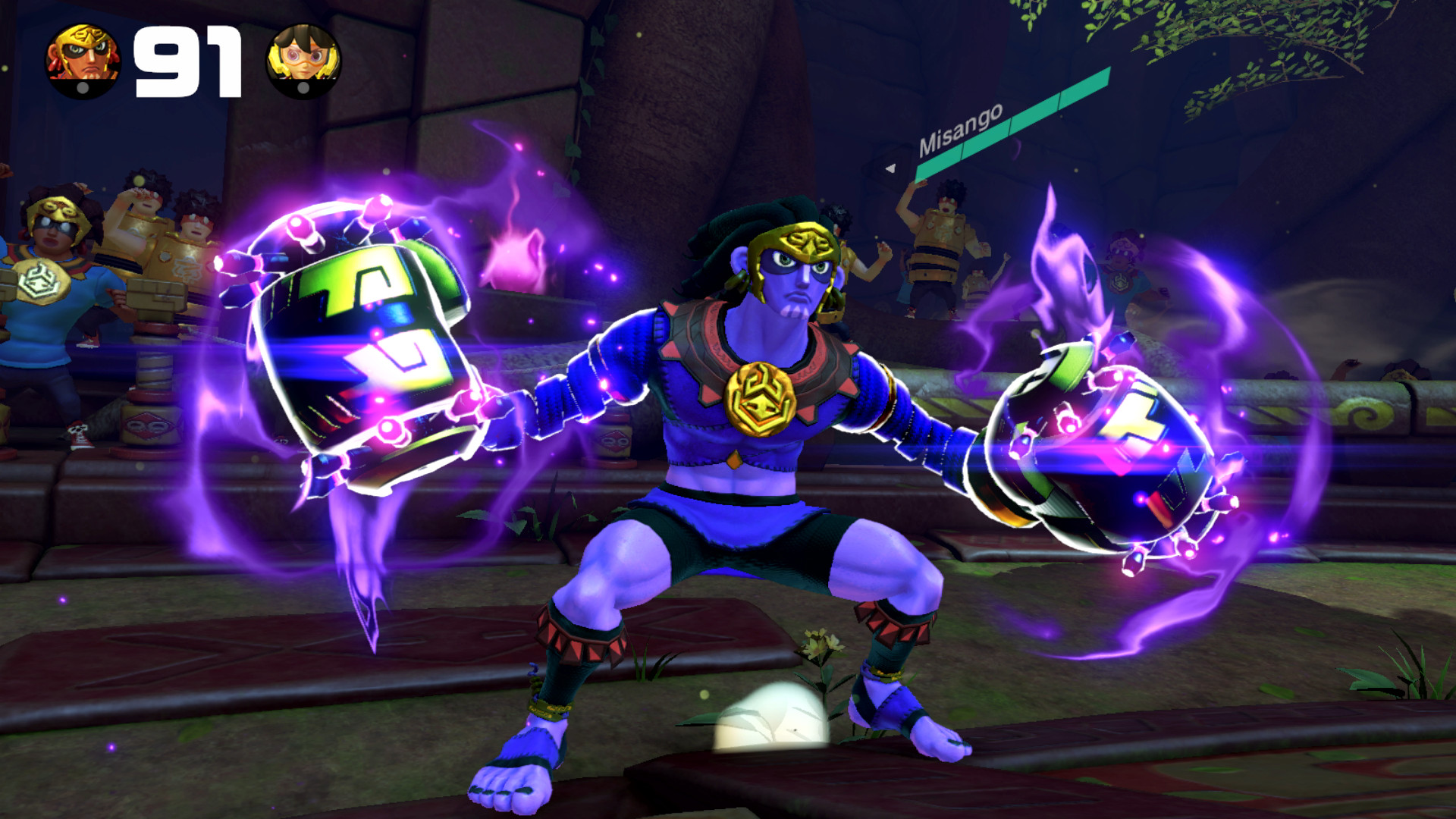Toggle the round indicator under Misango's portrait

pyautogui.click(x=82, y=86)
